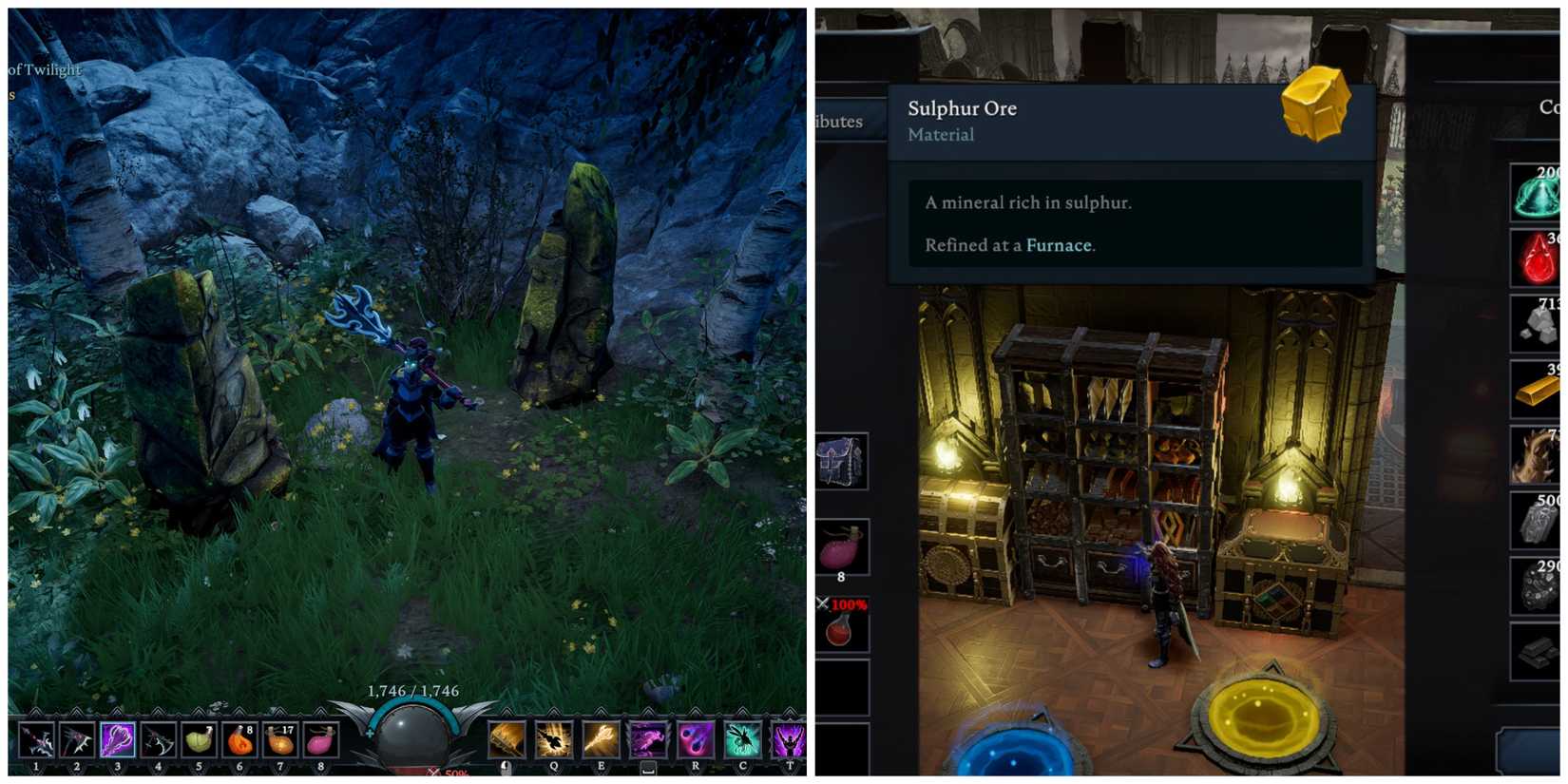Select the slashers in hotbar slot 2
Screen dimensions: 1568x784
tap(77, 739)
